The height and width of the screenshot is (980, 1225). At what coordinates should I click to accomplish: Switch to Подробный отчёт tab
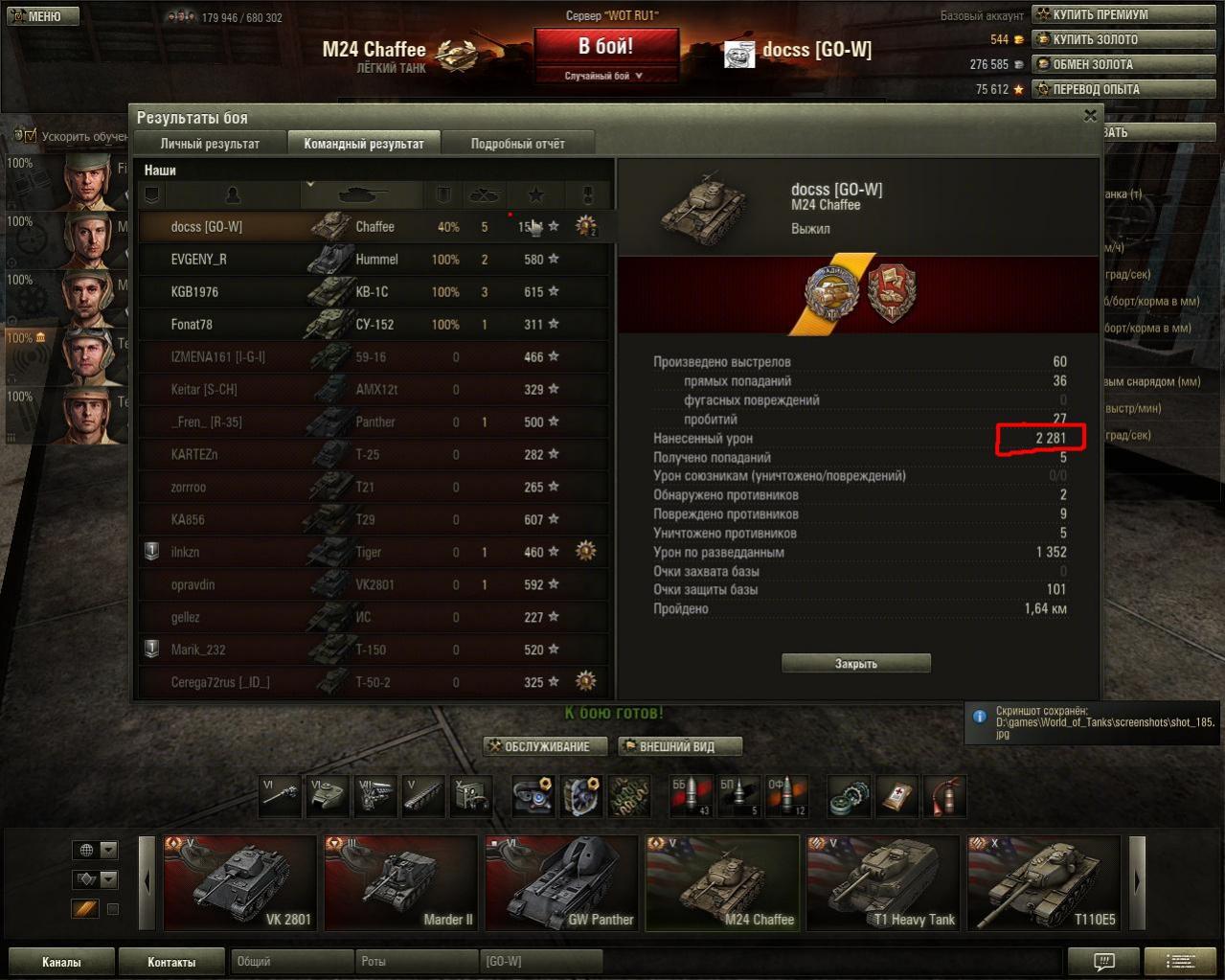tap(517, 144)
